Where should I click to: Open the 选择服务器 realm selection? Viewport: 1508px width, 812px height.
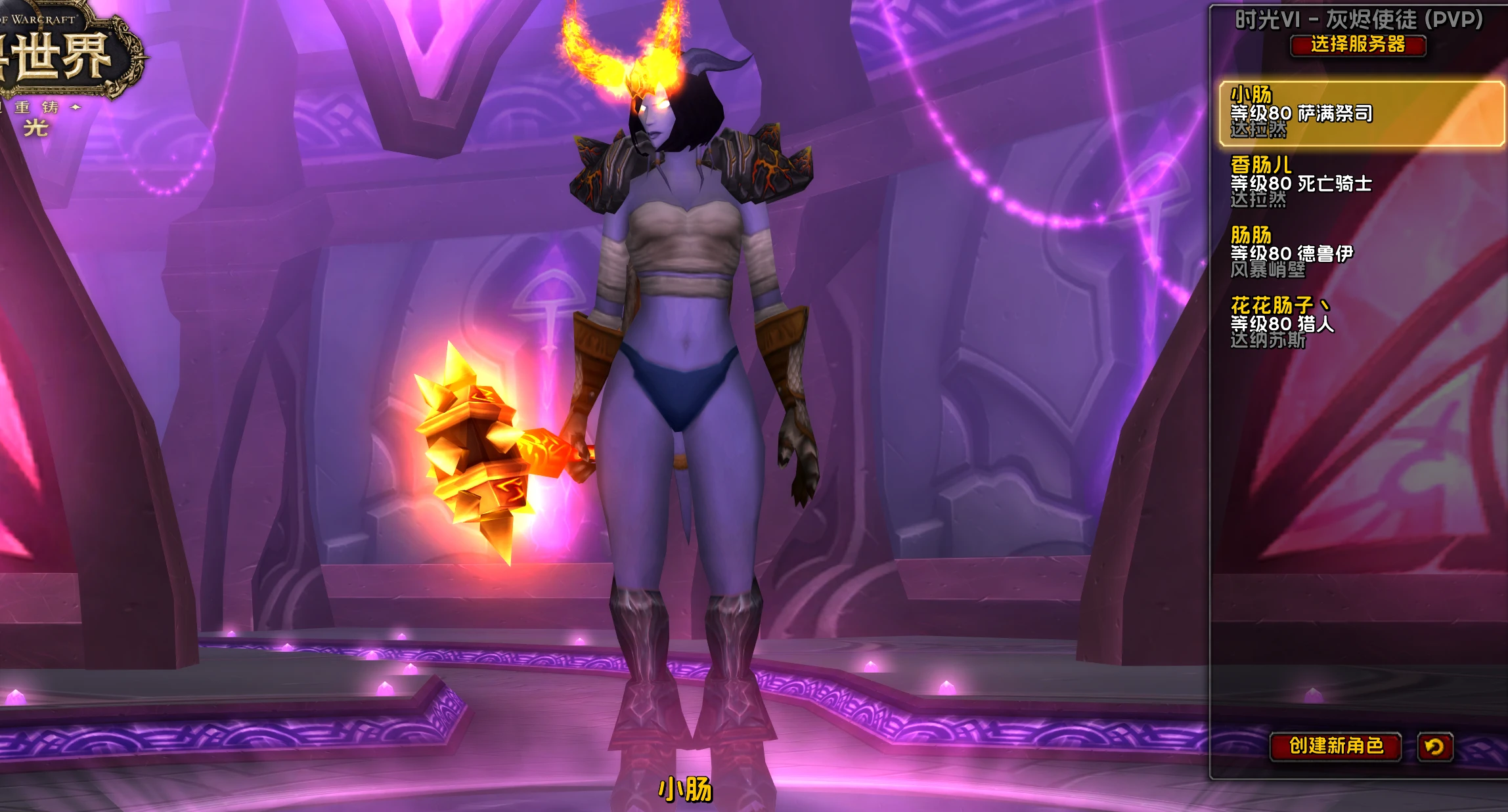point(1358,45)
